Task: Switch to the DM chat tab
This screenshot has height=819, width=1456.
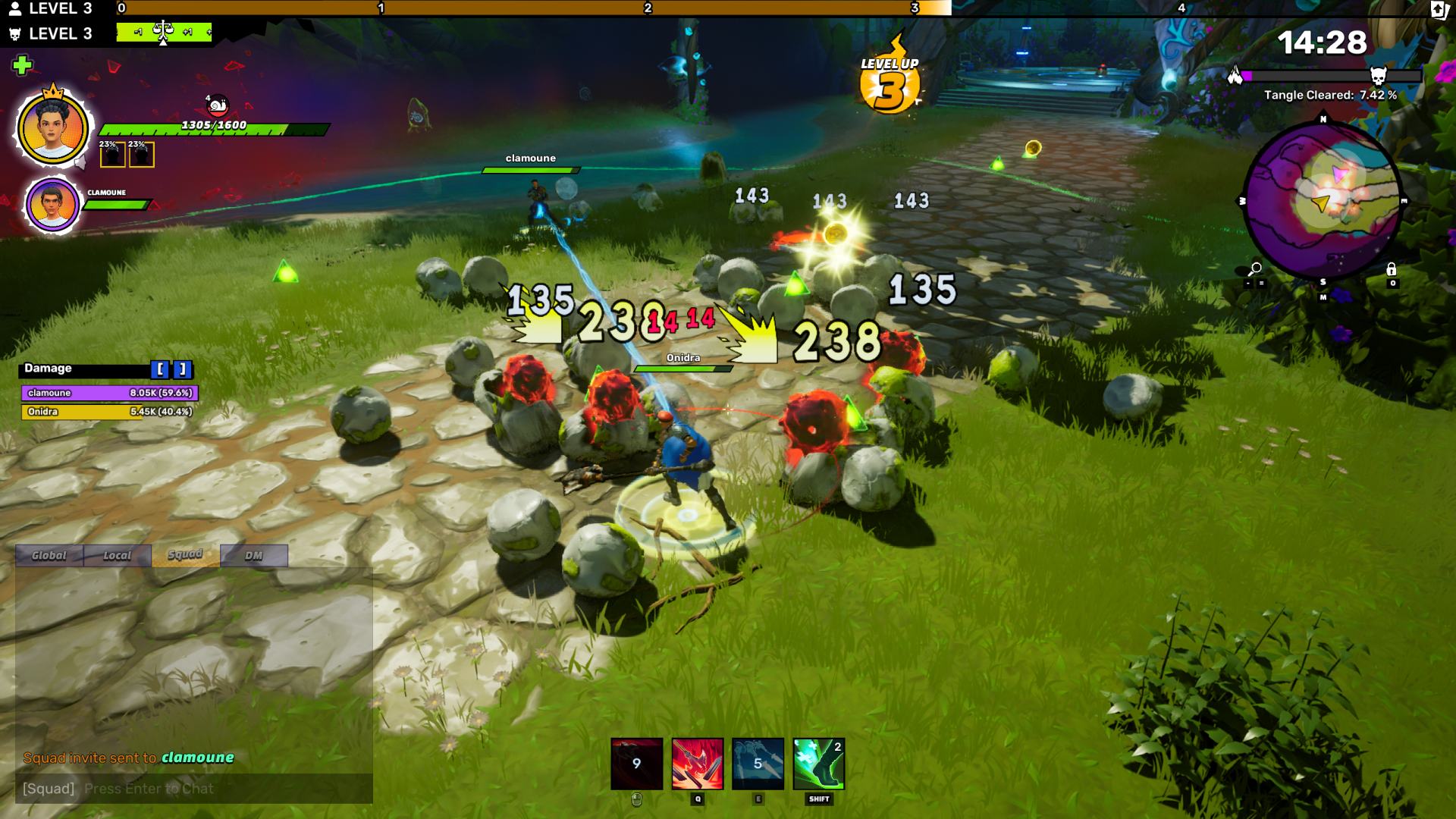Action: [253, 556]
